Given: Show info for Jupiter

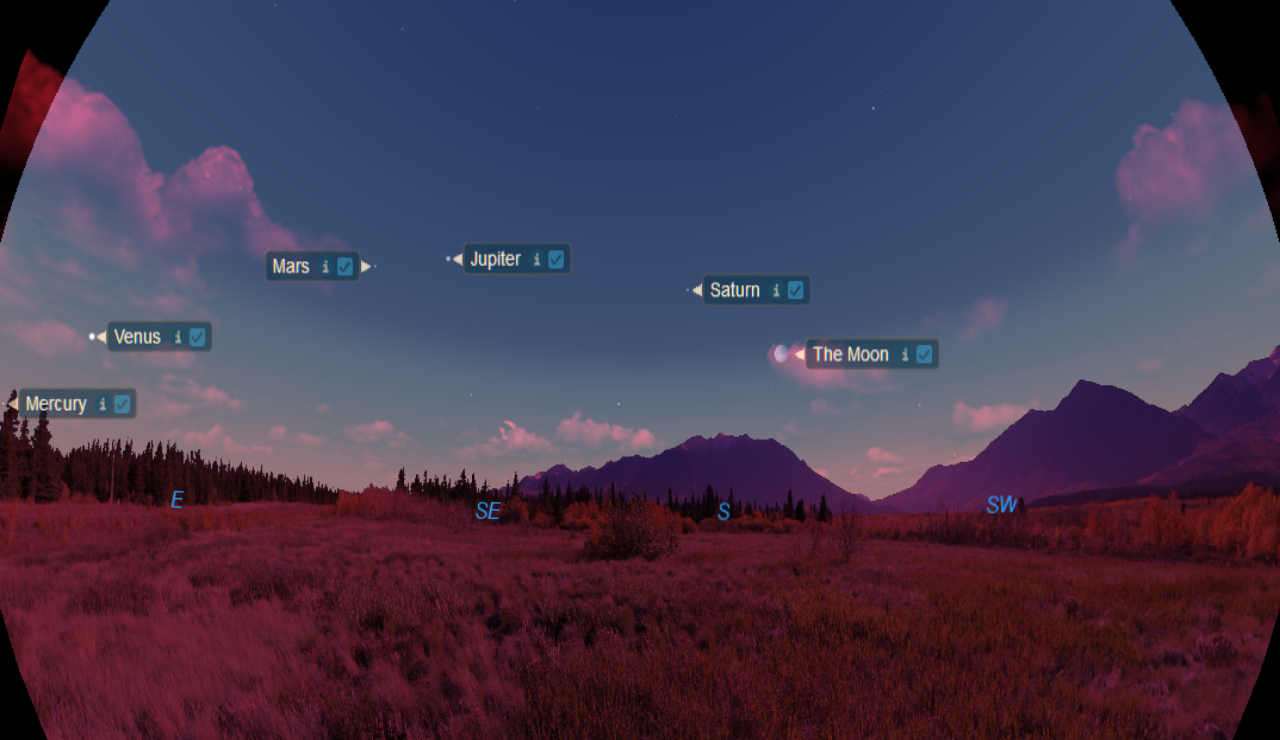Looking at the screenshot, I should click(536, 260).
